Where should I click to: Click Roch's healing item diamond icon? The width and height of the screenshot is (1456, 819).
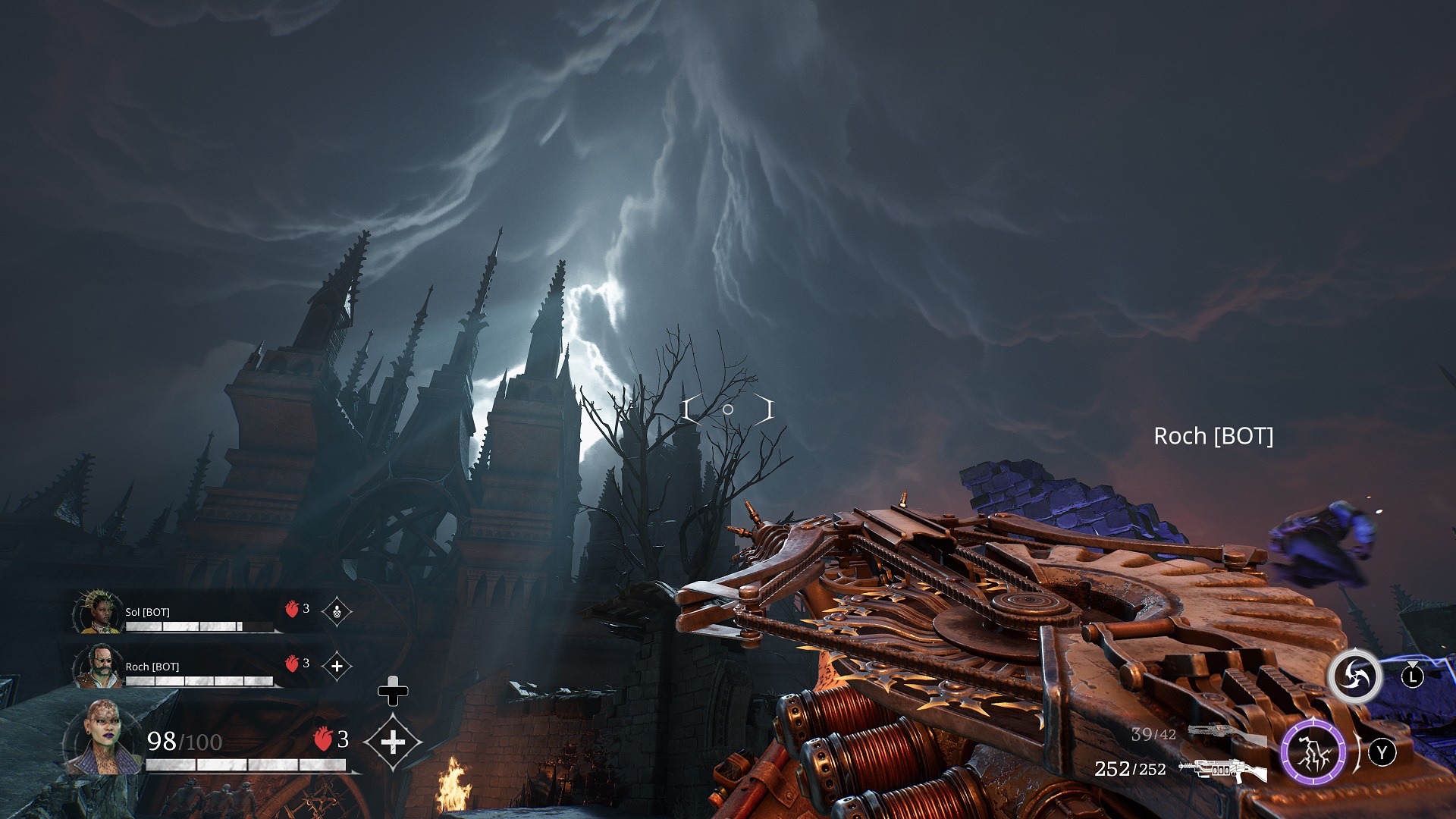coord(337,666)
